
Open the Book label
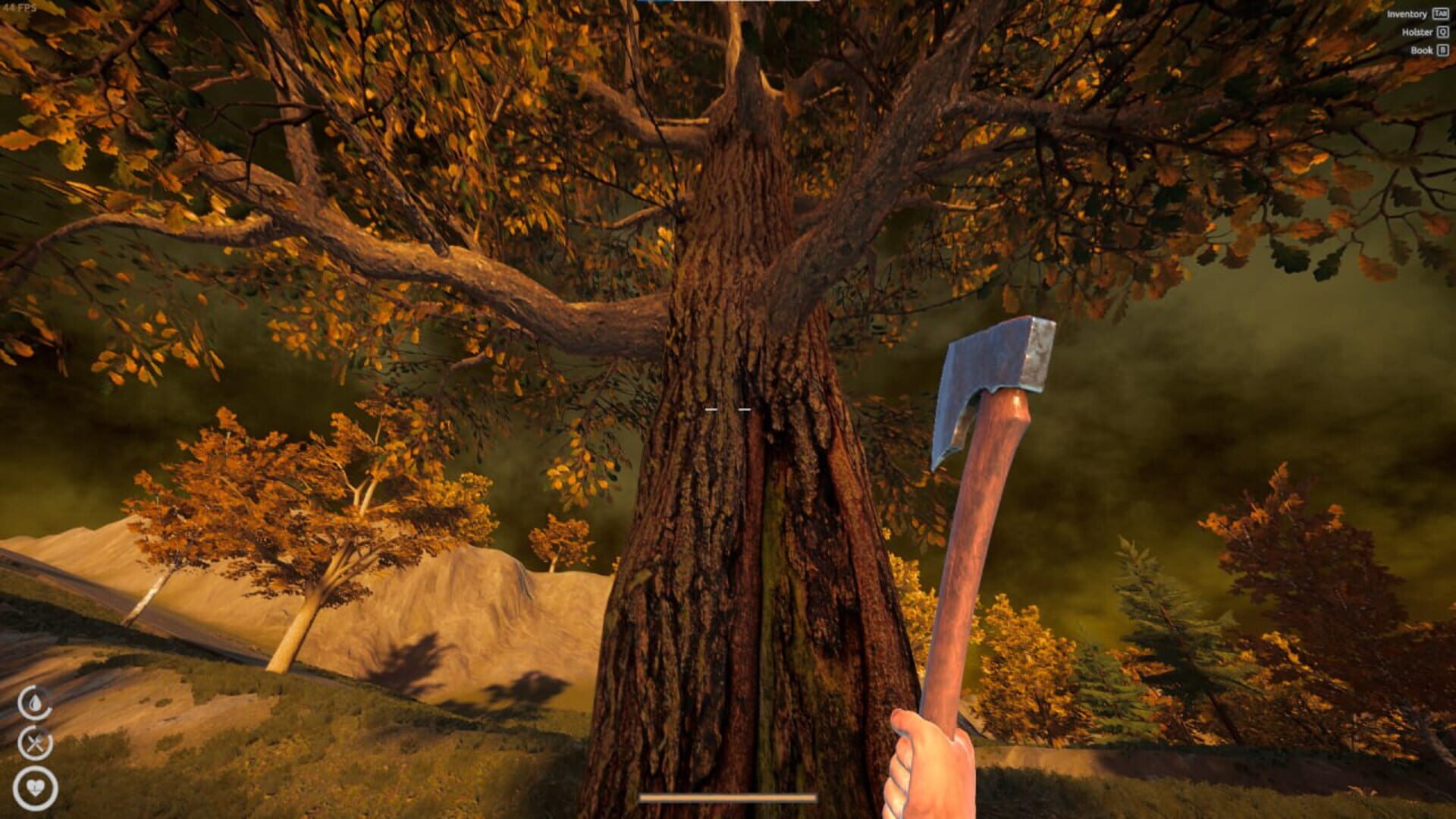click(1420, 51)
